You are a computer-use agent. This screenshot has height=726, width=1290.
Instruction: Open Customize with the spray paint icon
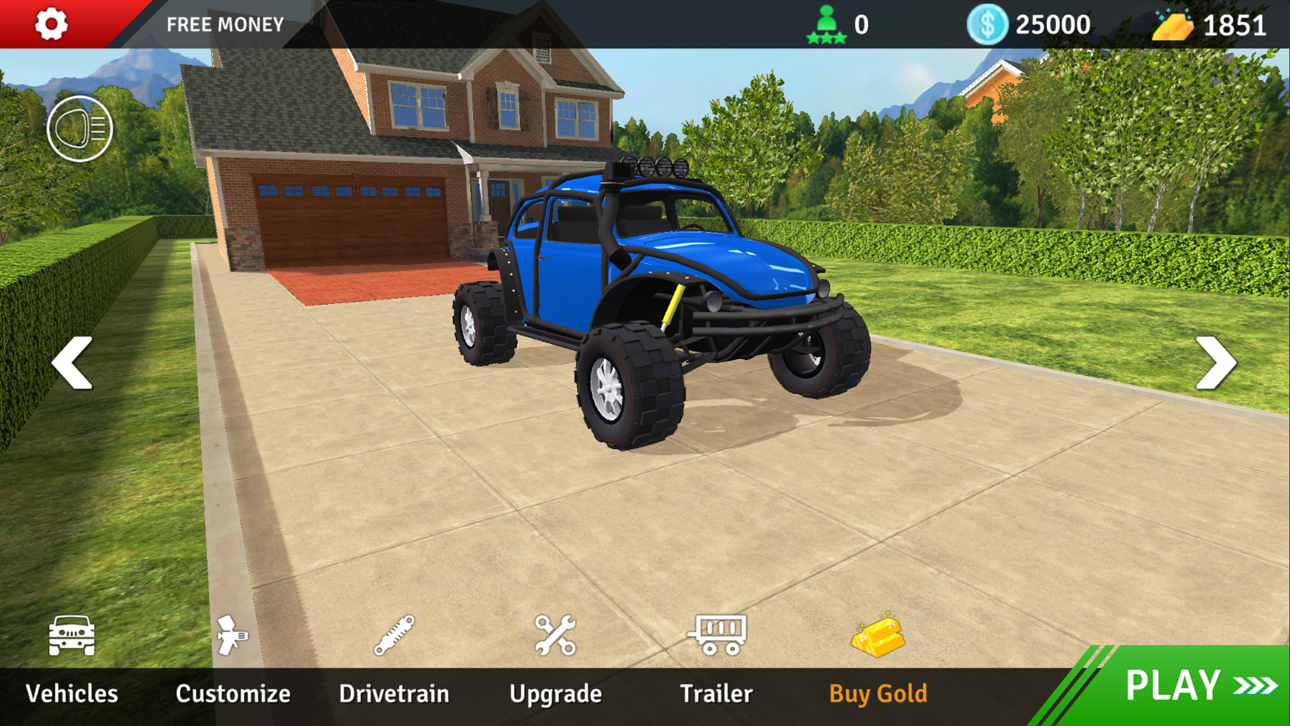(231, 634)
